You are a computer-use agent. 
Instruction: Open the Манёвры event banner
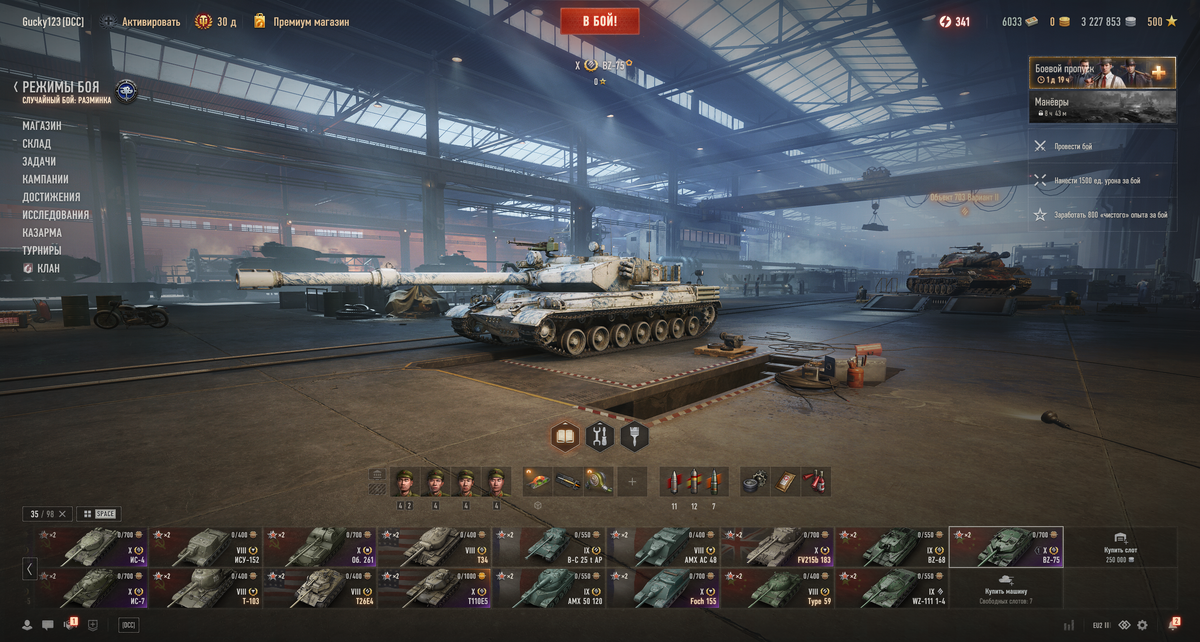coord(1102,107)
